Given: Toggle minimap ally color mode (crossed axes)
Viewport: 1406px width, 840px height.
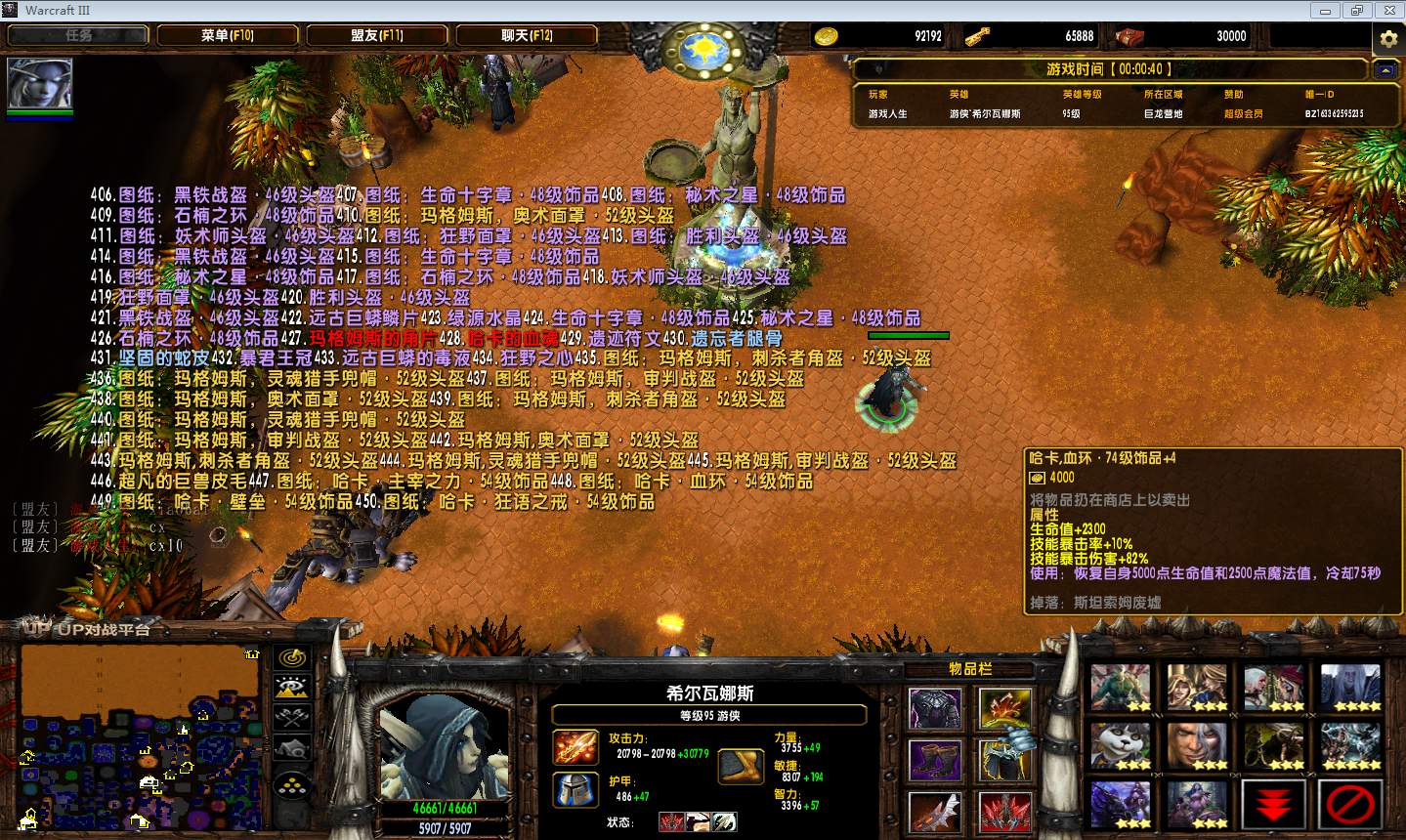Looking at the screenshot, I should (x=292, y=718).
